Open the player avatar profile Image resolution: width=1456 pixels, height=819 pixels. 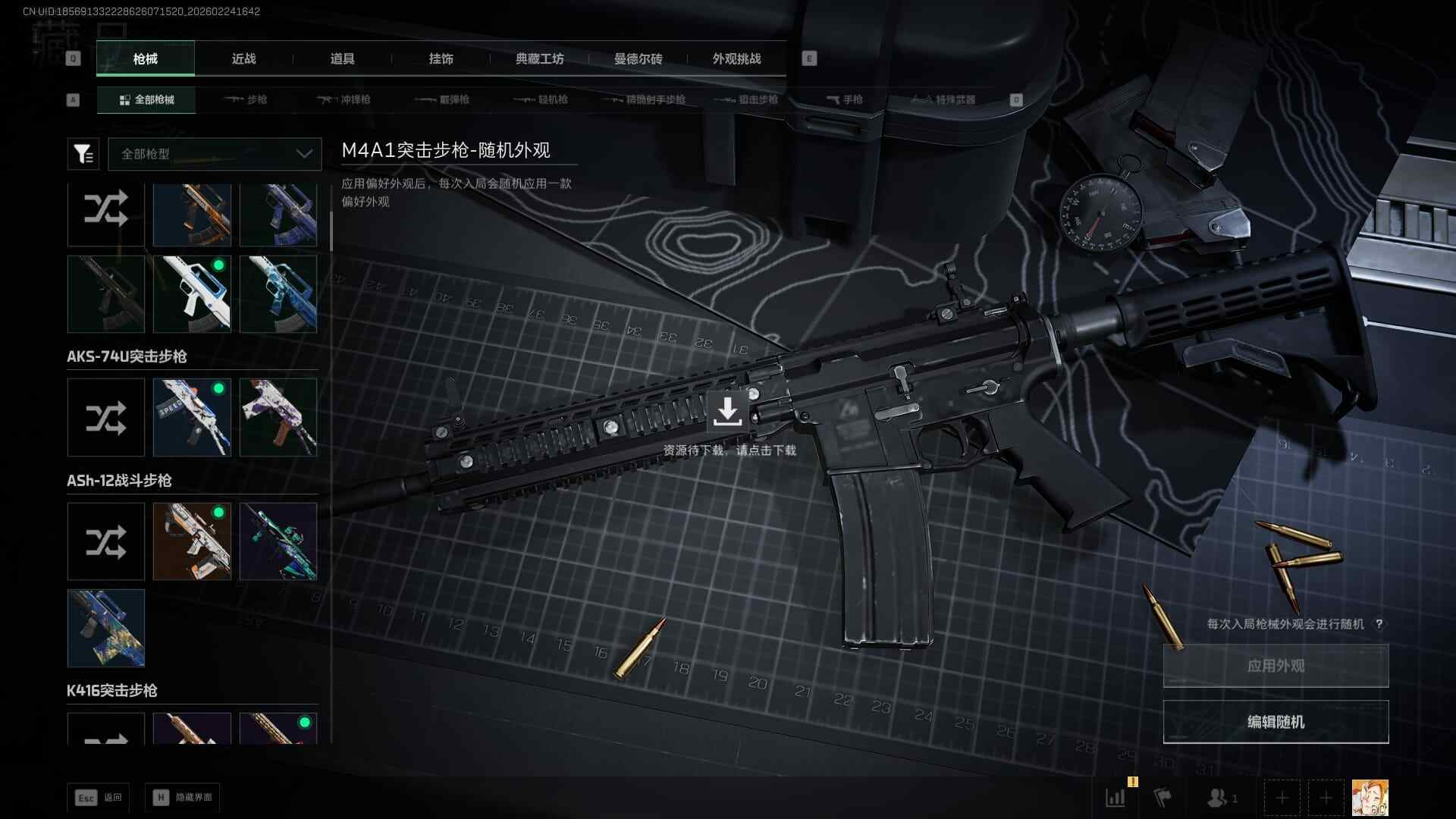(1370, 798)
